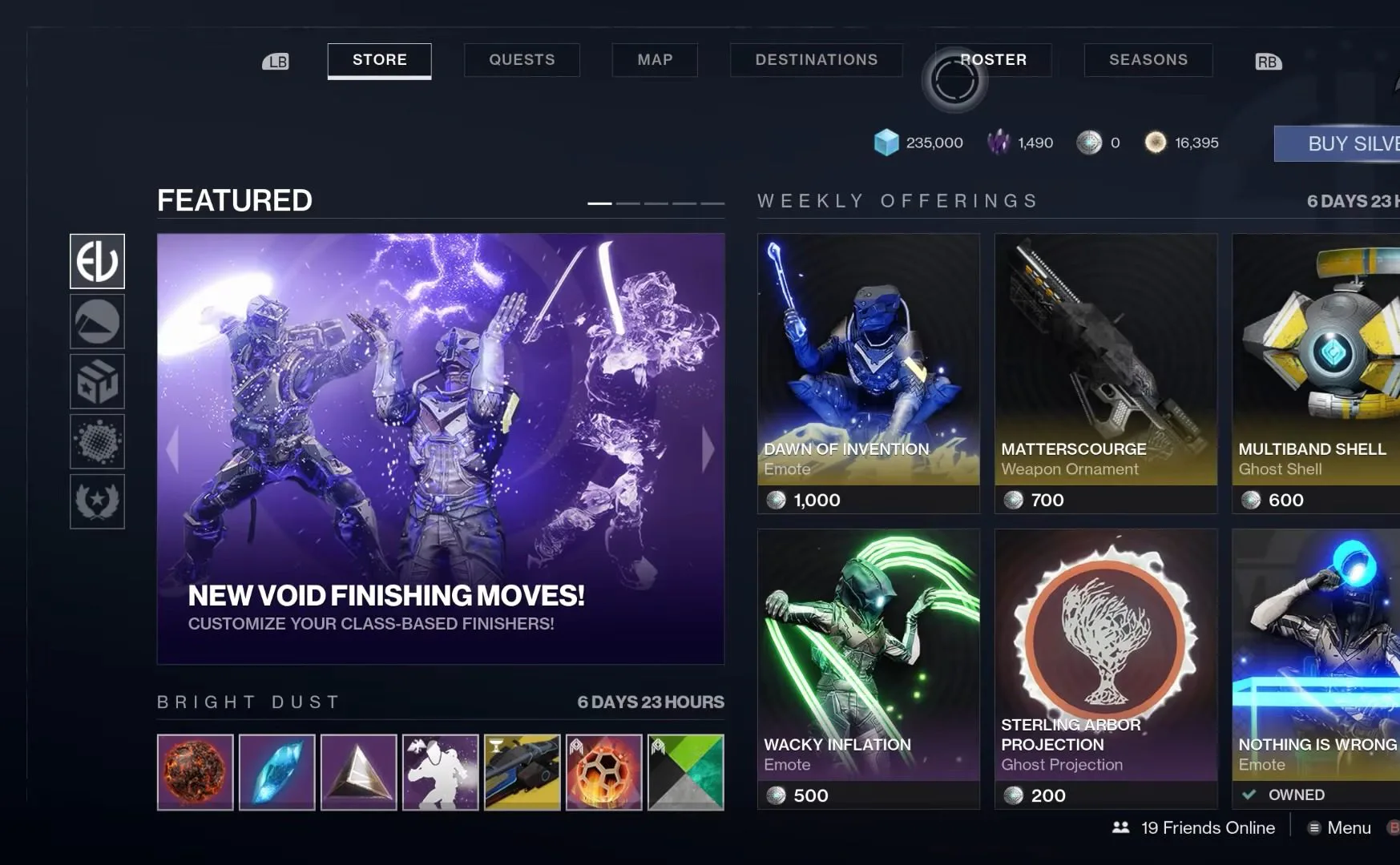Open the Sterling Arbor Projection offer
Viewport: 1400px width, 865px height.
pos(1105,668)
